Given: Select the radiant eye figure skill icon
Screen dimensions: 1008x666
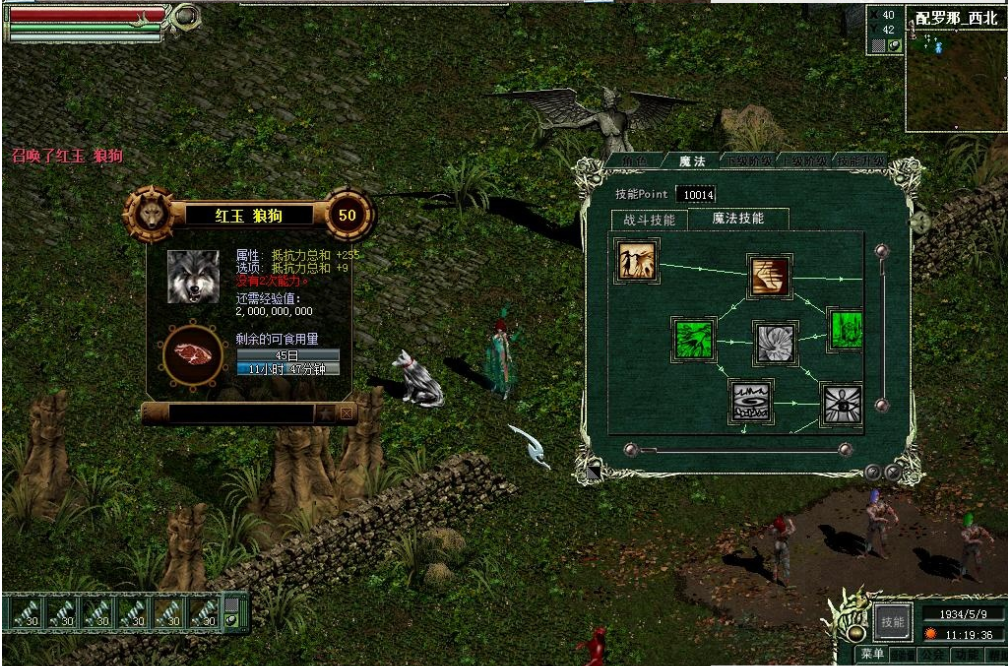Looking at the screenshot, I should 841,404.
